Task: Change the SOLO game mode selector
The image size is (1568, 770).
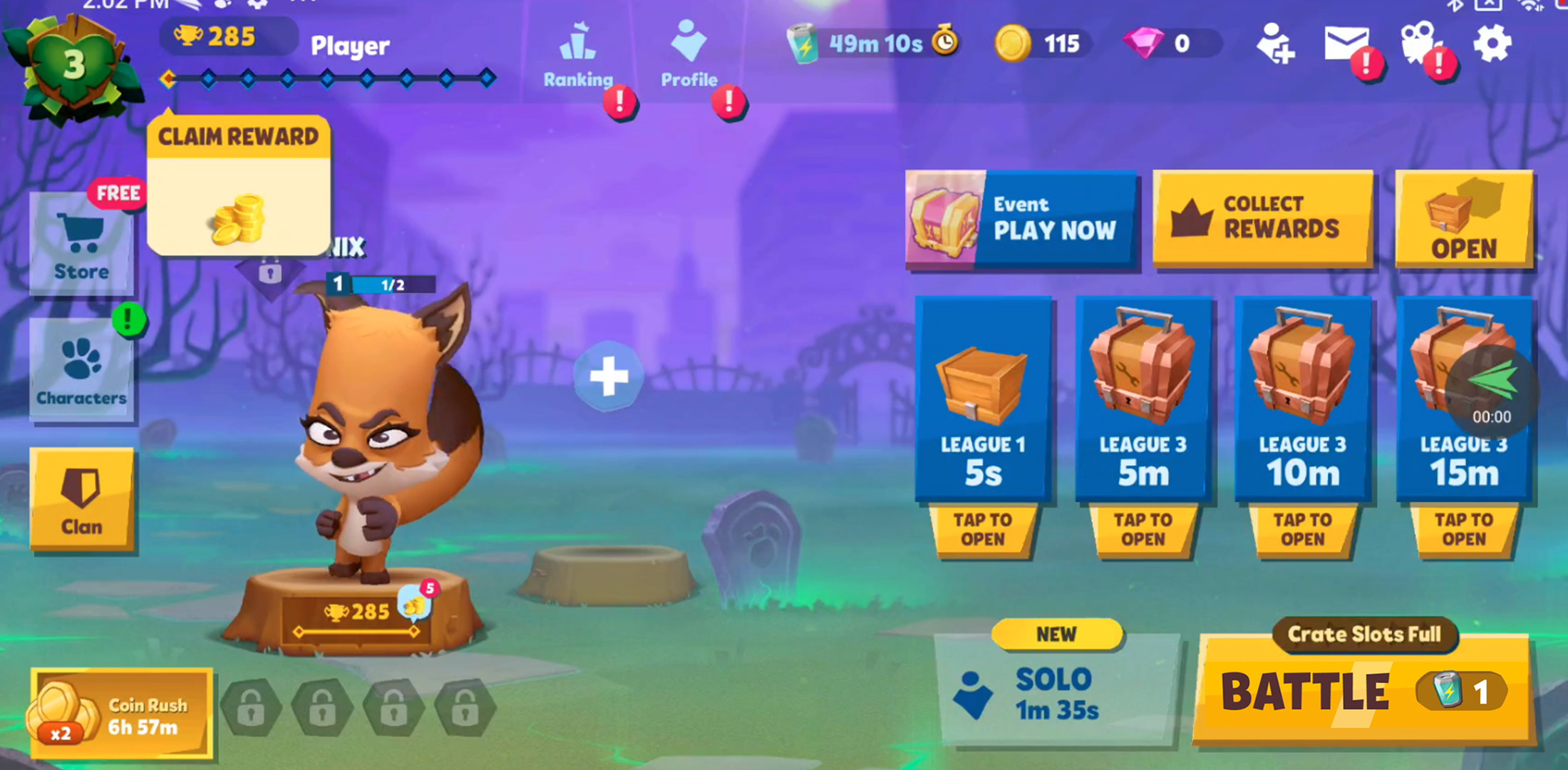Action: (x=1055, y=693)
